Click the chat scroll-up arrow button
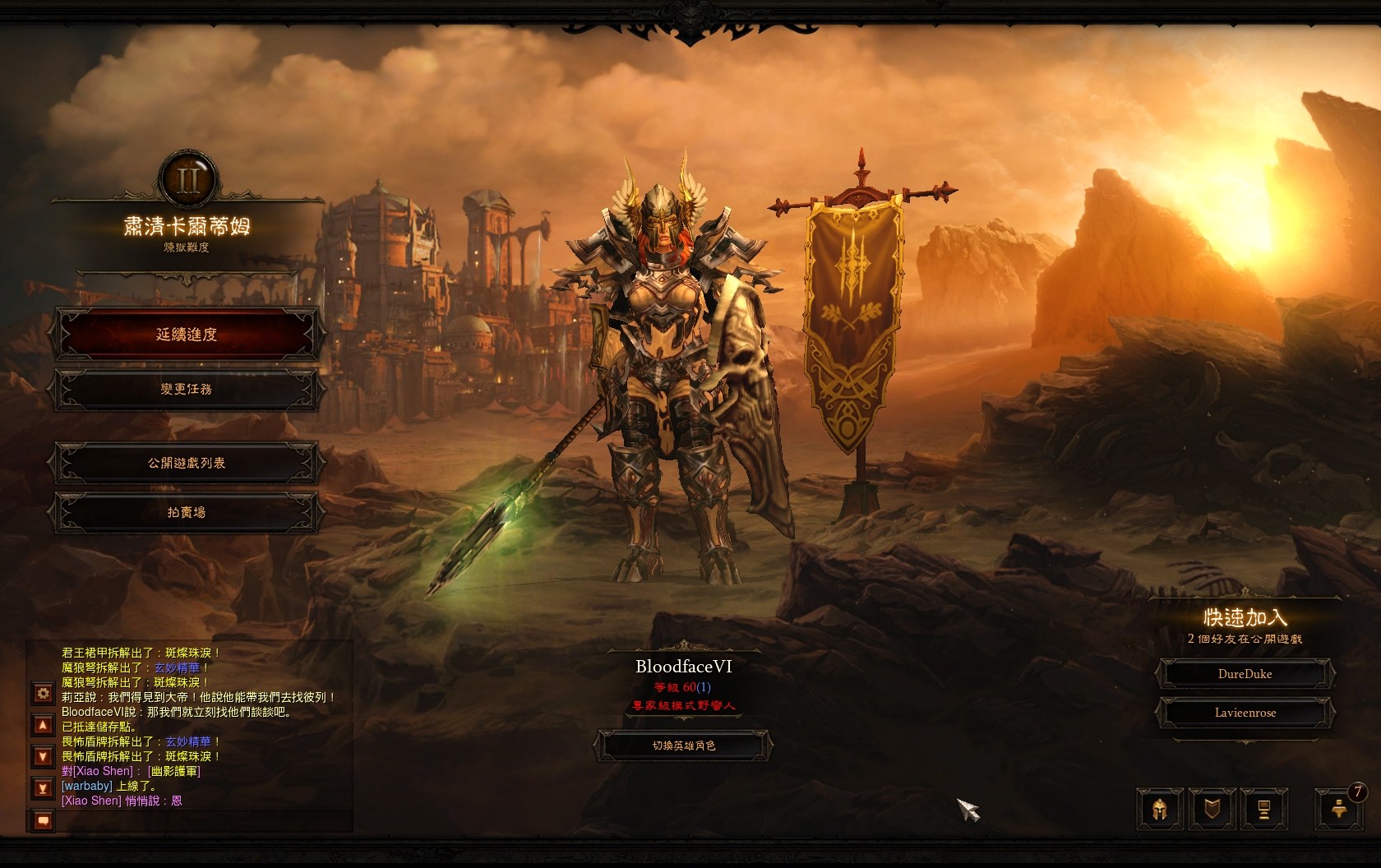The image size is (1381, 868). (43, 725)
